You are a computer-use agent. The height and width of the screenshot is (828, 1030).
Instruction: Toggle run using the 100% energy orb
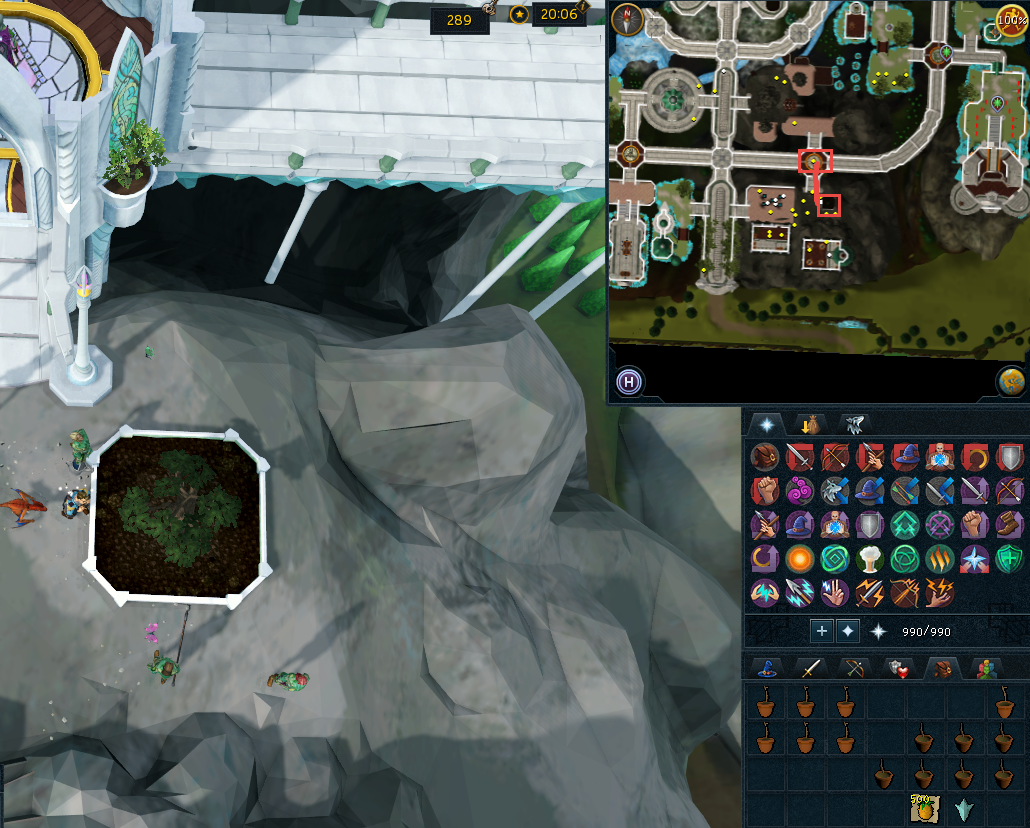click(x=1011, y=19)
